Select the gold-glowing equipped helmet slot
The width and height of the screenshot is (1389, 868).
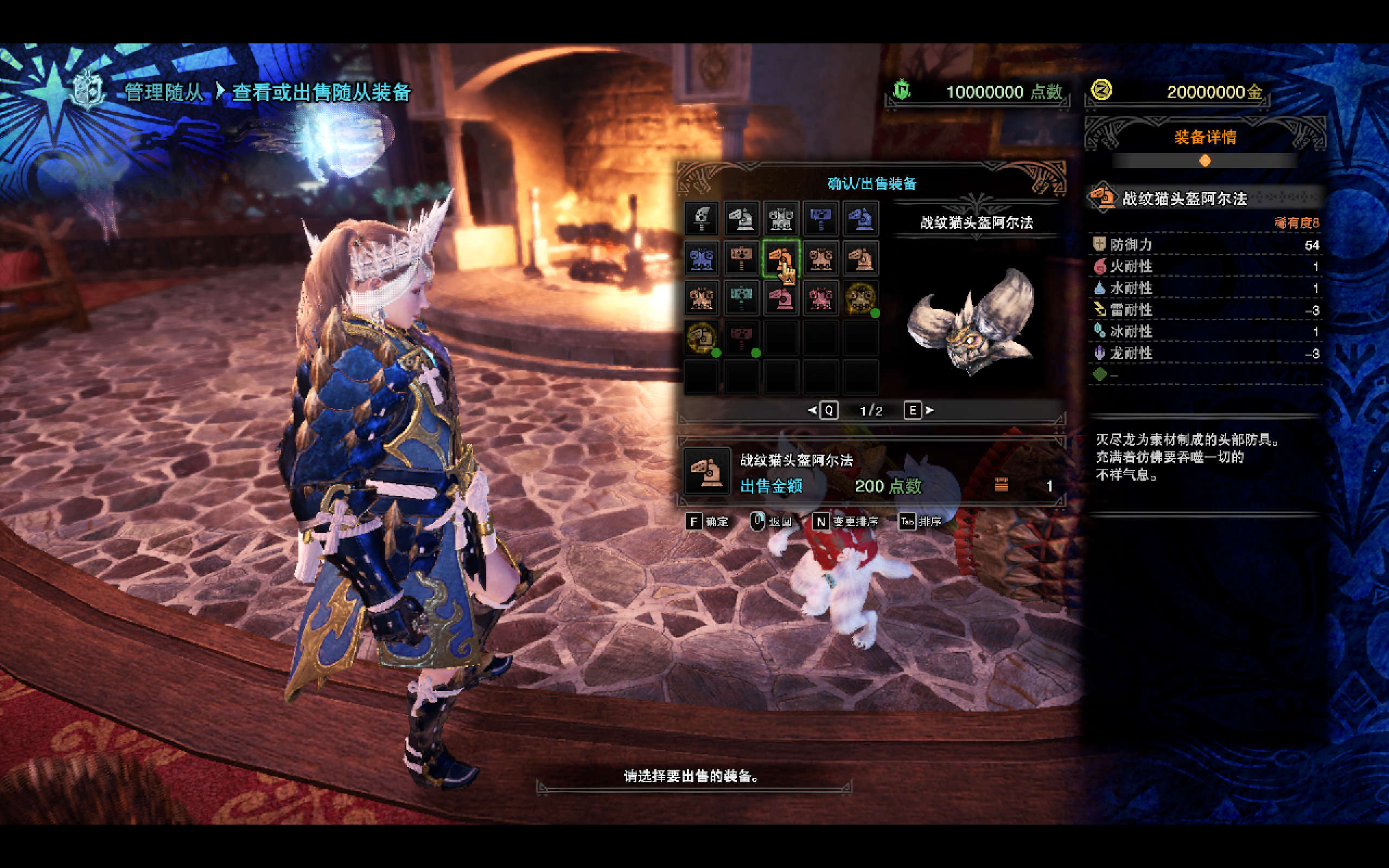click(x=702, y=338)
